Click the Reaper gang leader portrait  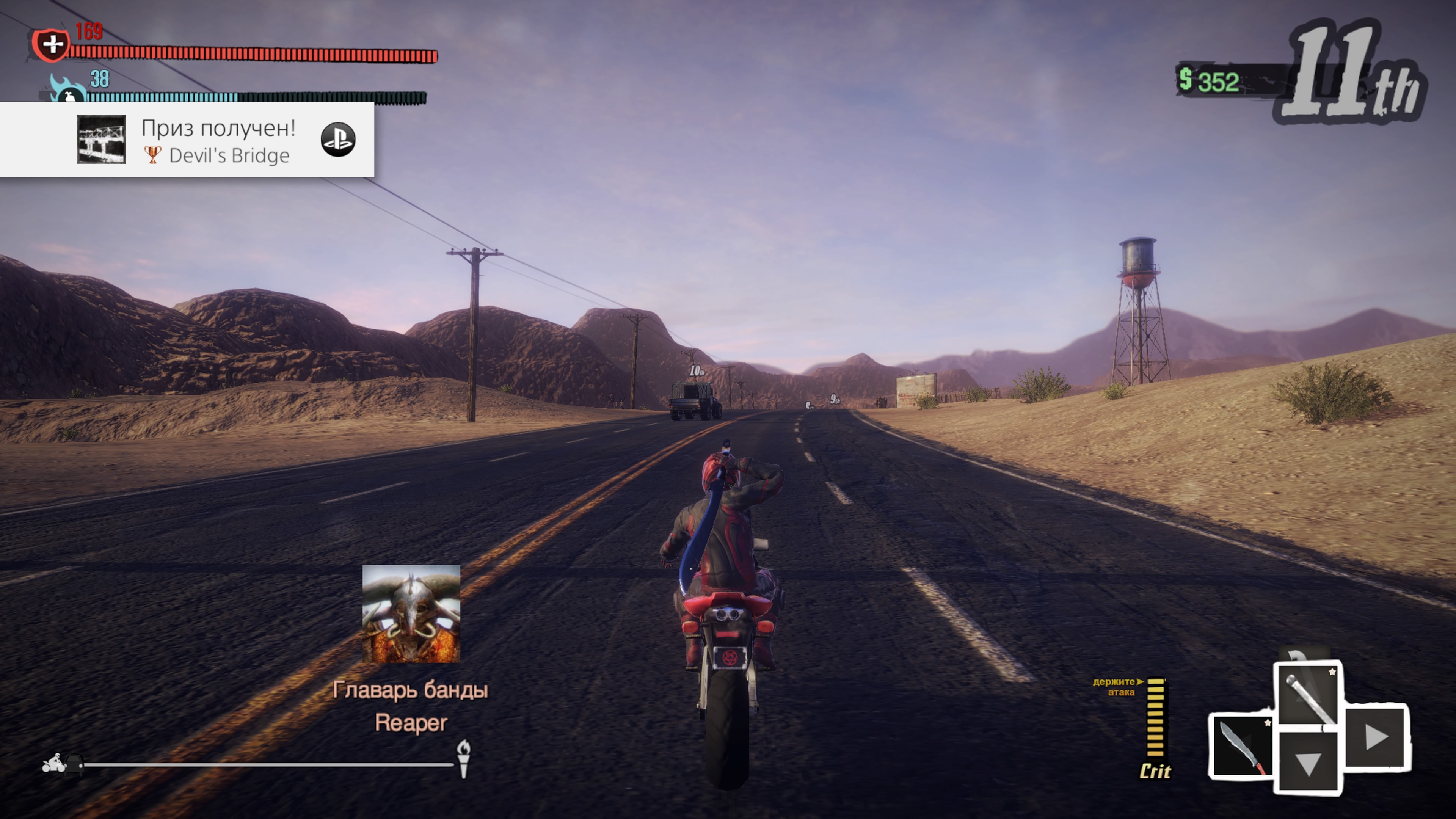pos(411,613)
